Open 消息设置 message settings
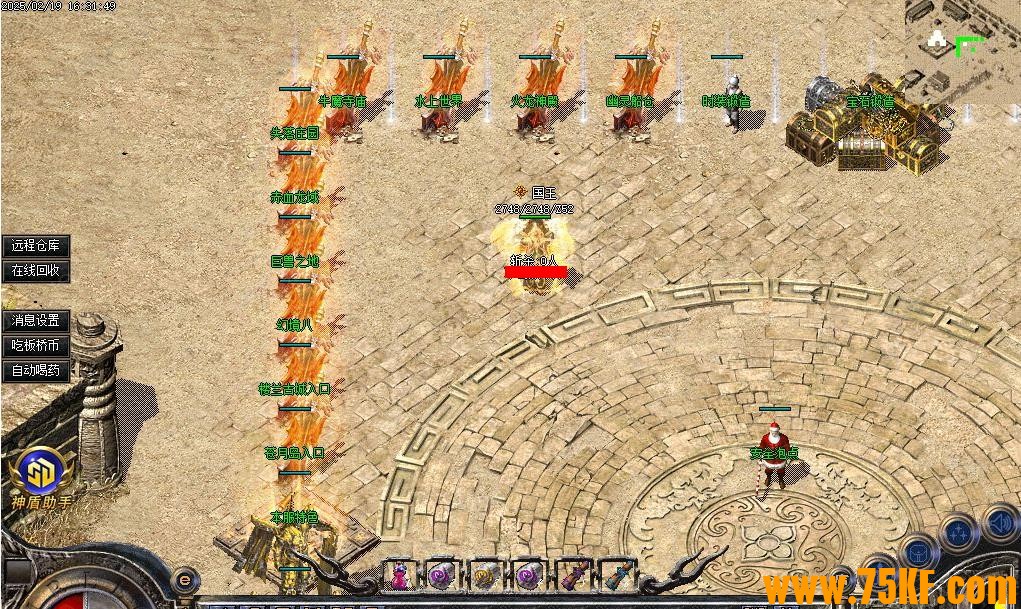The image size is (1021, 609). pyautogui.click(x=36, y=321)
